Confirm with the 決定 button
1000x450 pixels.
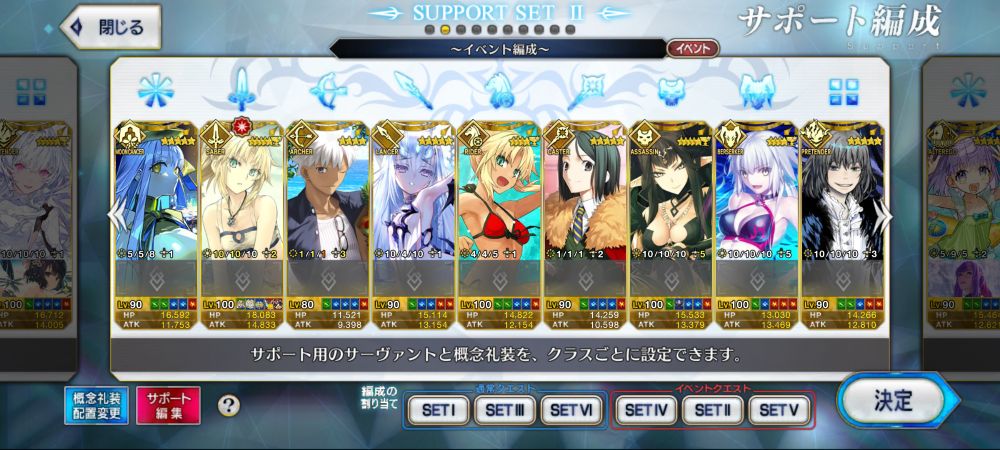click(893, 402)
